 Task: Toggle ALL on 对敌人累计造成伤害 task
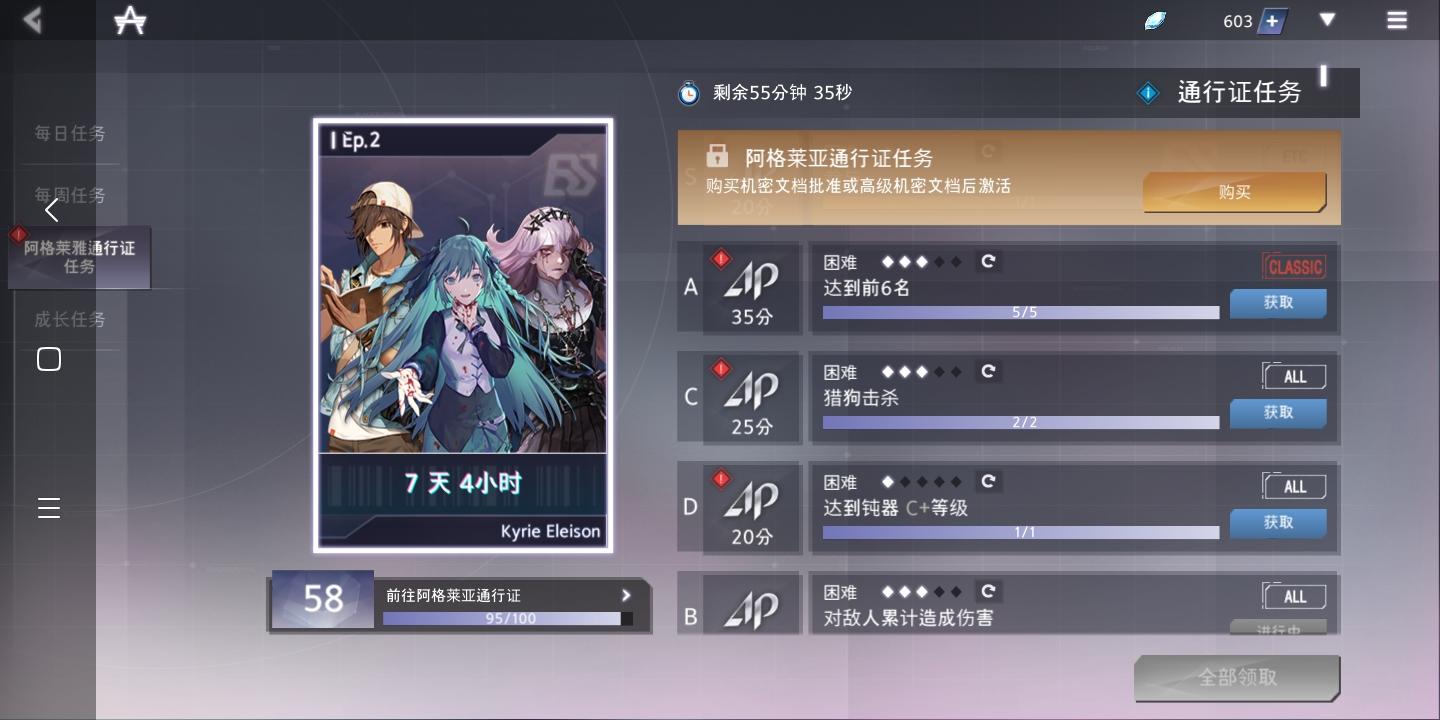[x=1293, y=596]
